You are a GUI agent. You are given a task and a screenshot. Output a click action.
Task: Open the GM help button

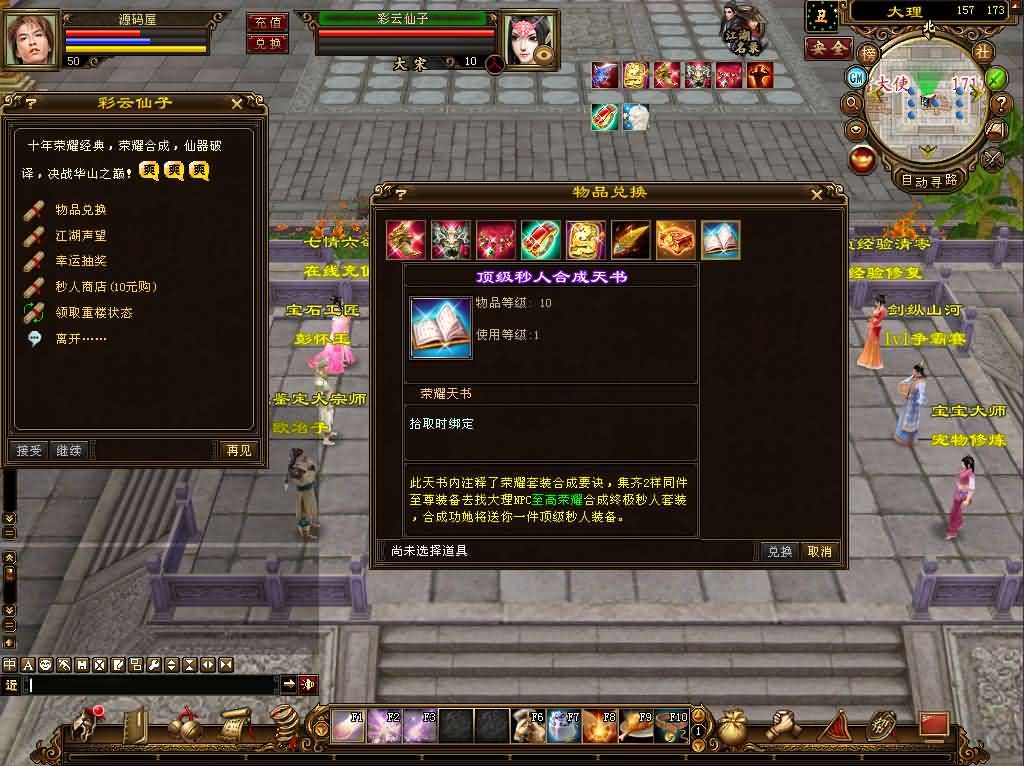click(x=856, y=78)
